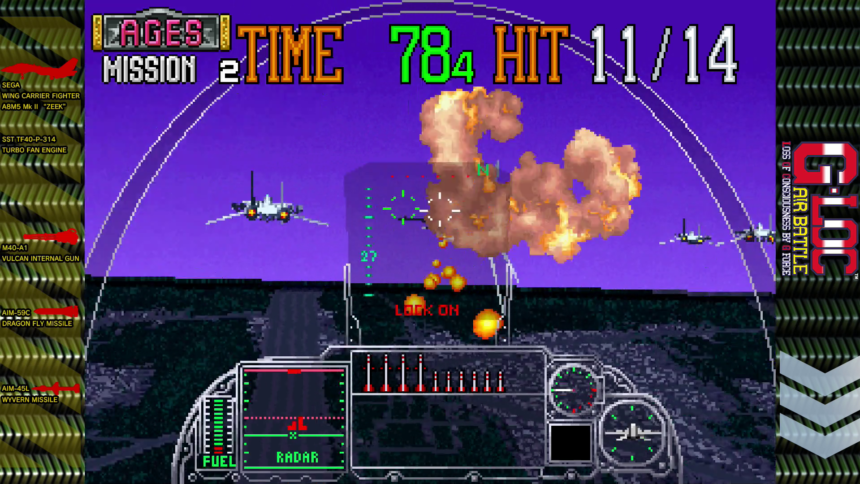Click the SEGA AGES logo
The height and width of the screenshot is (484, 860).
(x=161, y=33)
